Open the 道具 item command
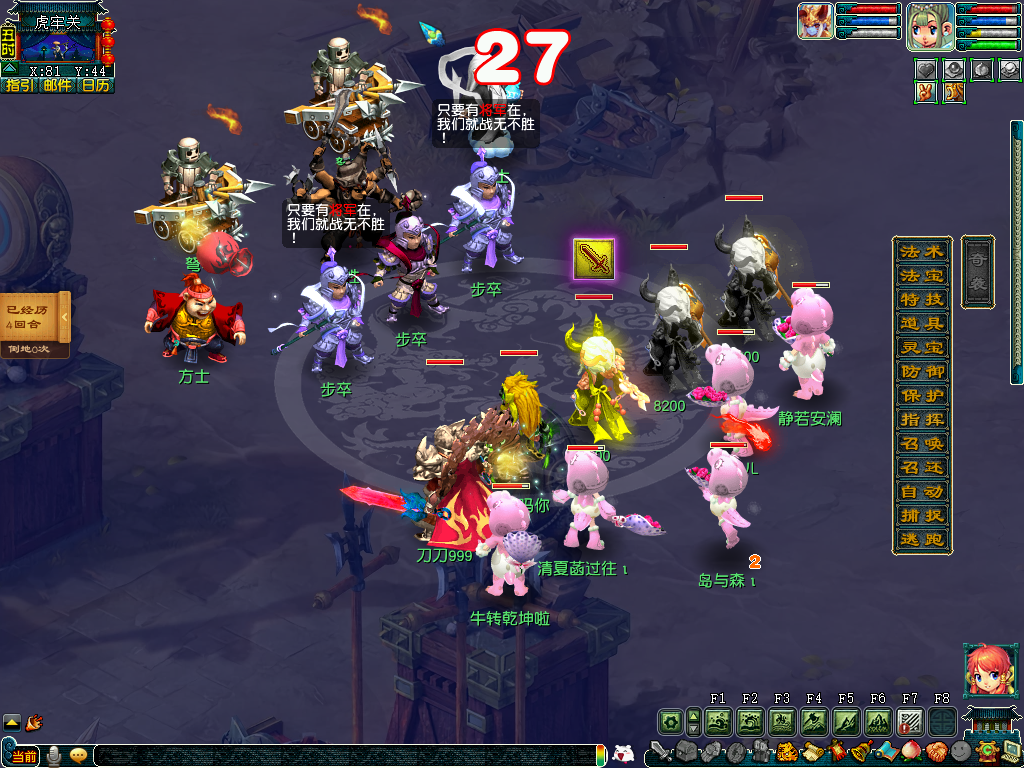Screen dimensions: 1024x768 (907, 323)
